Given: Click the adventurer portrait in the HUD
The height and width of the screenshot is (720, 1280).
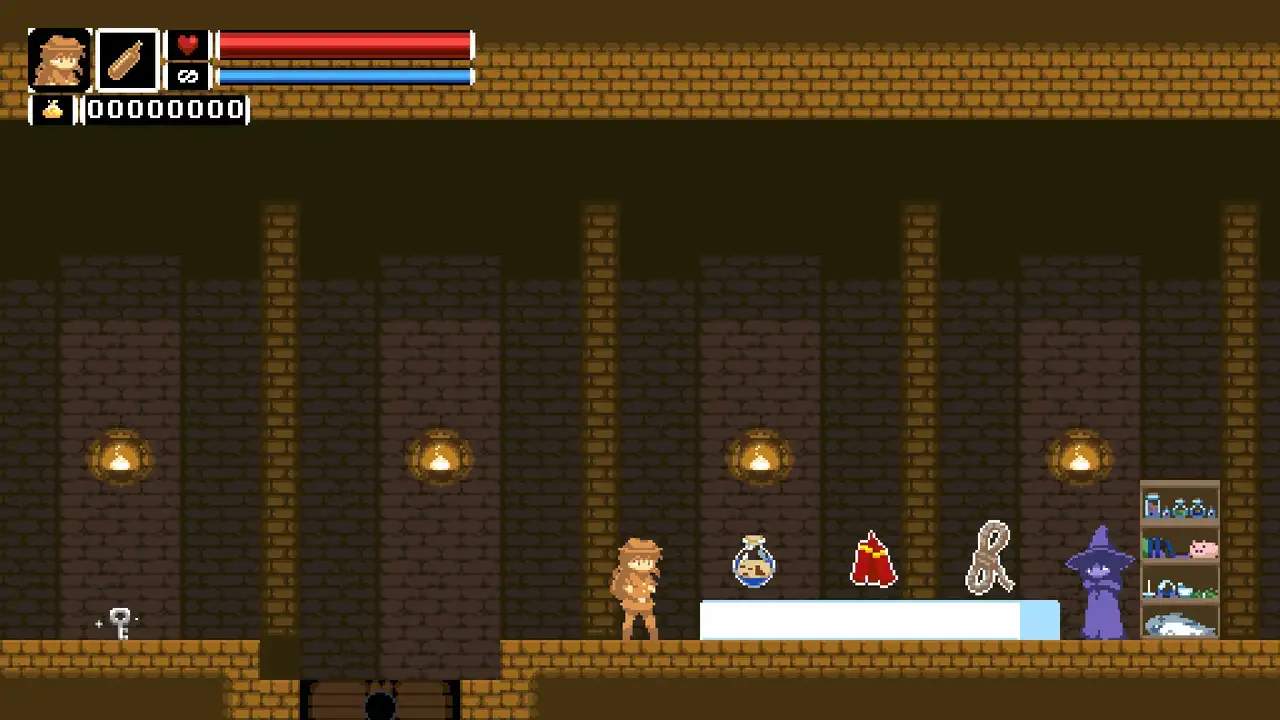Looking at the screenshot, I should click(59, 60).
